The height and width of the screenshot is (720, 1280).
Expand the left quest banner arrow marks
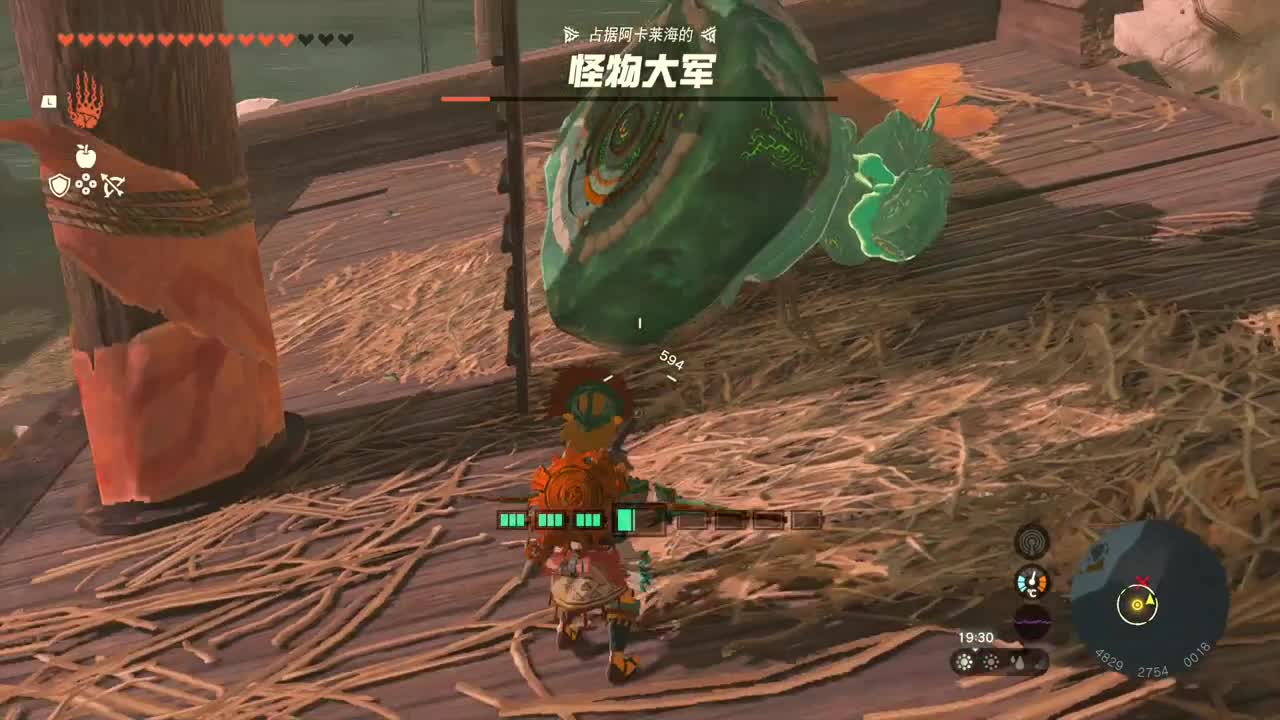coord(569,31)
